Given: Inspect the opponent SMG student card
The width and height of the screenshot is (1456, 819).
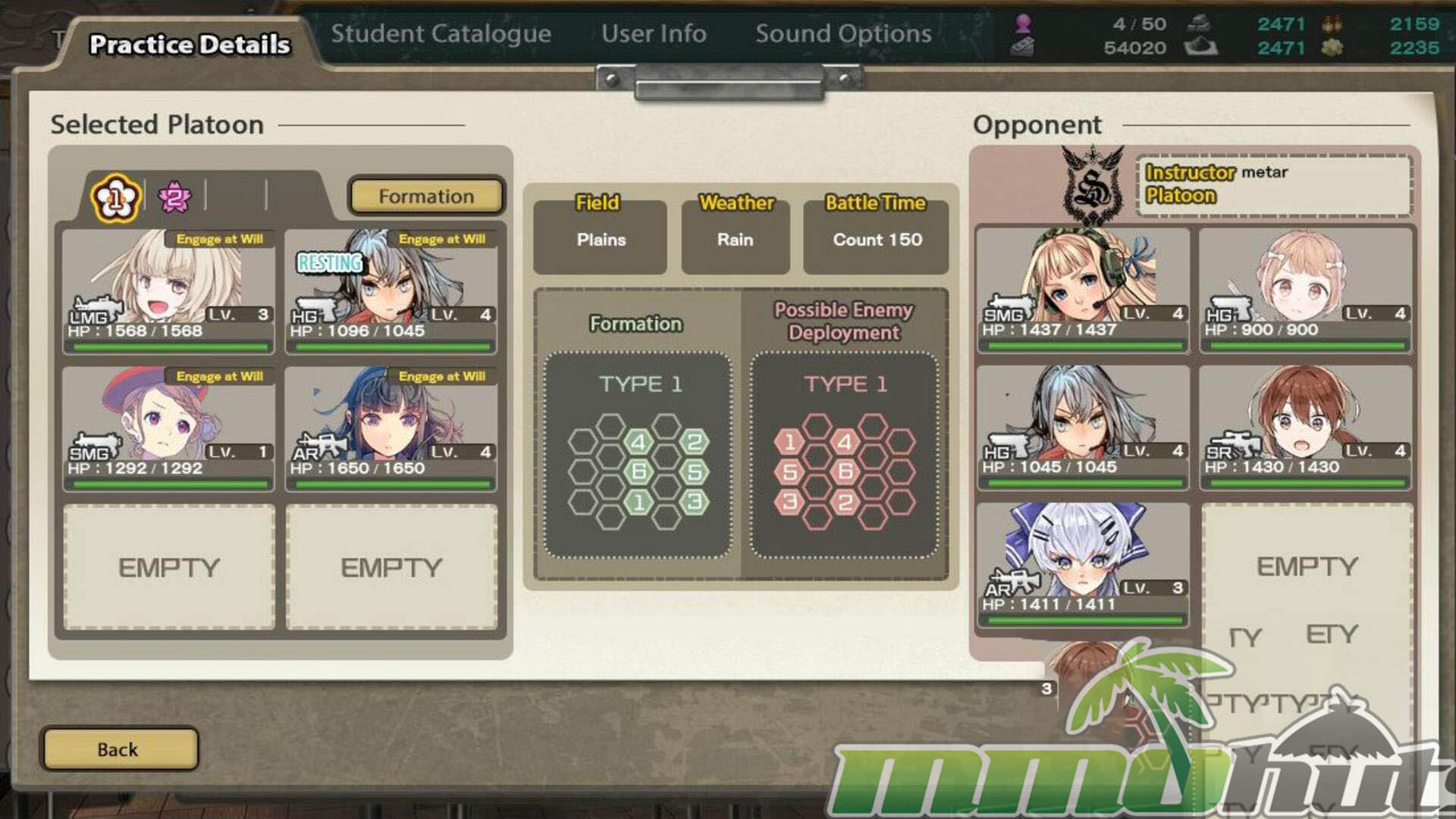Looking at the screenshot, I should click(1082, 290).
